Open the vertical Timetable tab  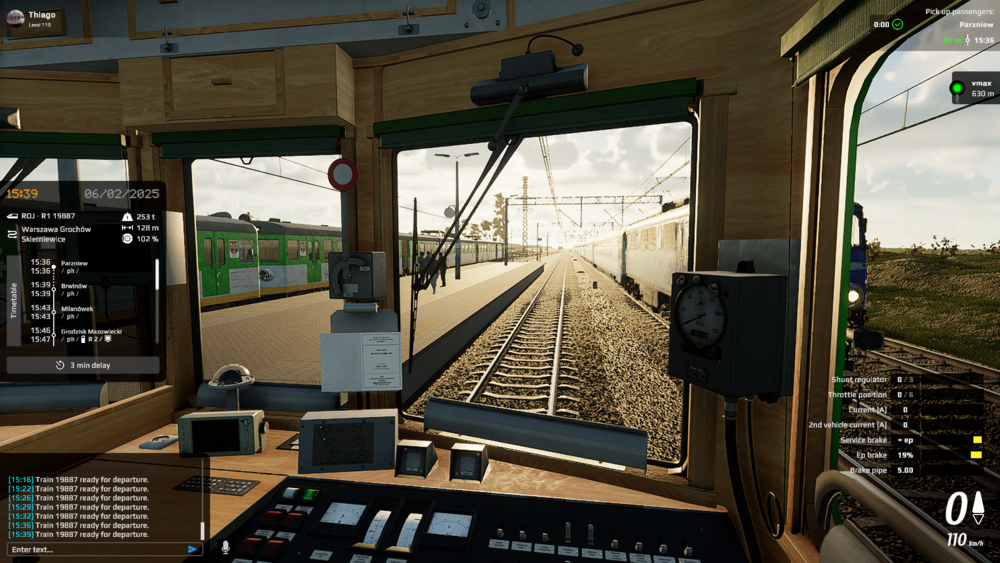(x=14, y=301)
